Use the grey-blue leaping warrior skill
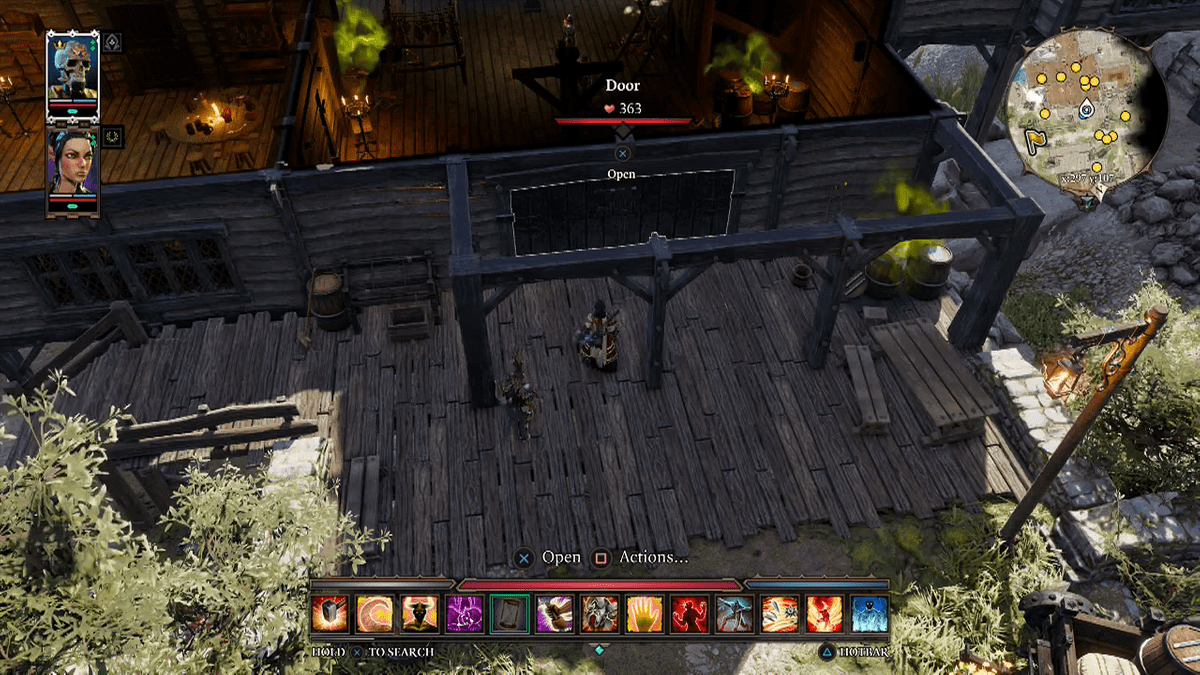The image size is (1200, 675). (734, 614)
